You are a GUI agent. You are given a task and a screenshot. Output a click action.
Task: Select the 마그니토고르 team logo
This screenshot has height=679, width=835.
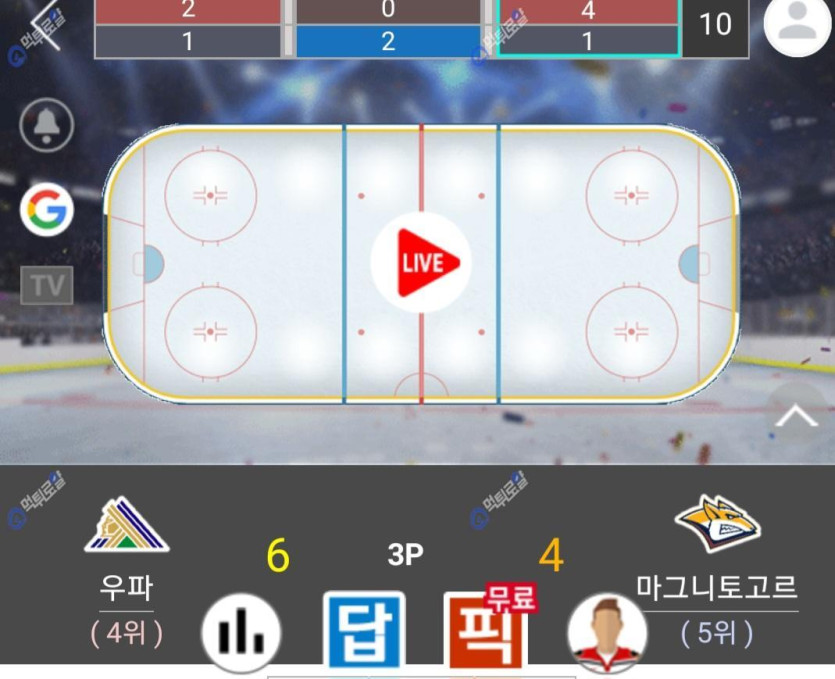point(717,523)
